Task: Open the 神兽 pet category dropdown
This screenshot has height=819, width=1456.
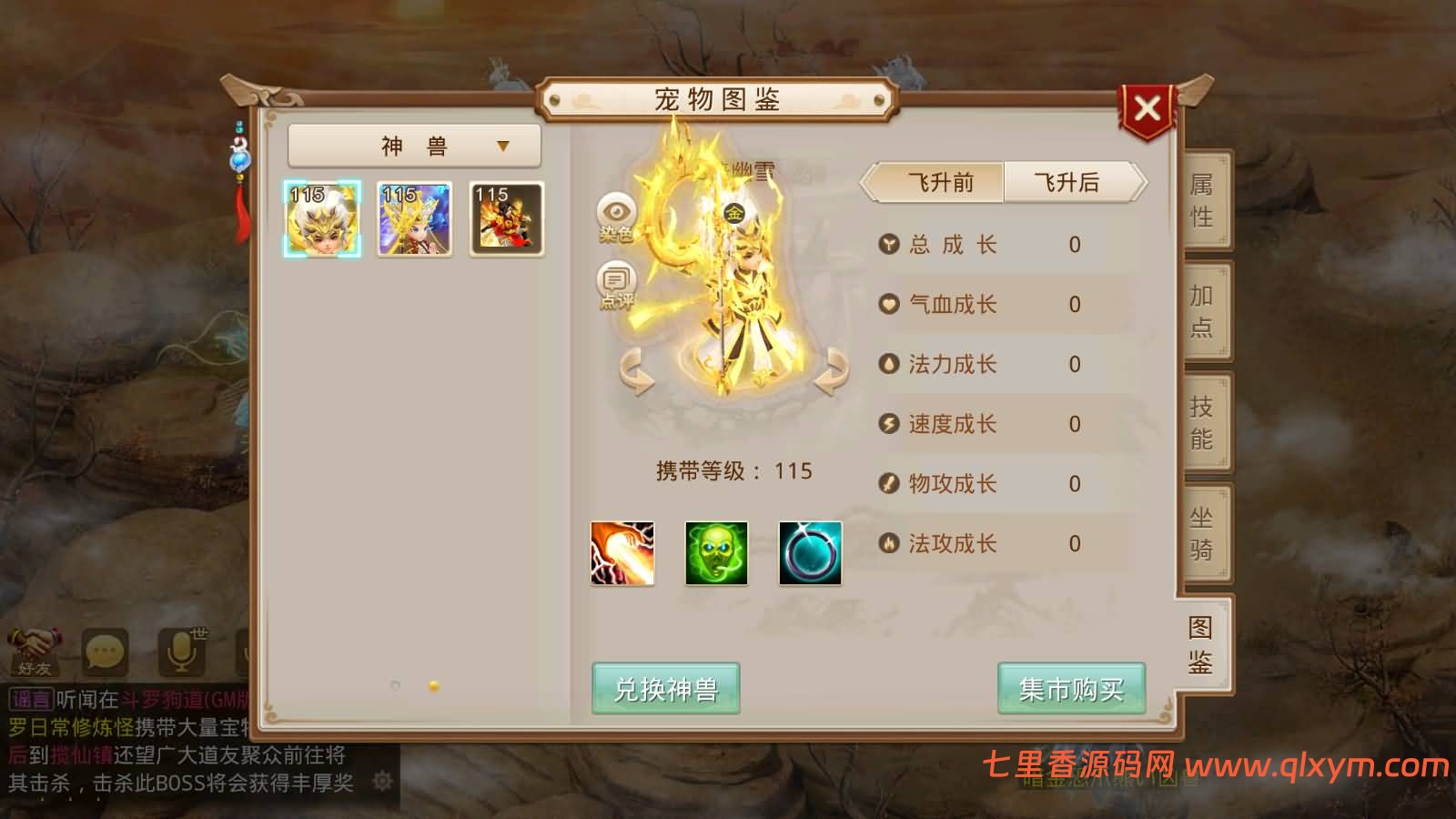Action: pyautogui.click(x=414, y=144)
